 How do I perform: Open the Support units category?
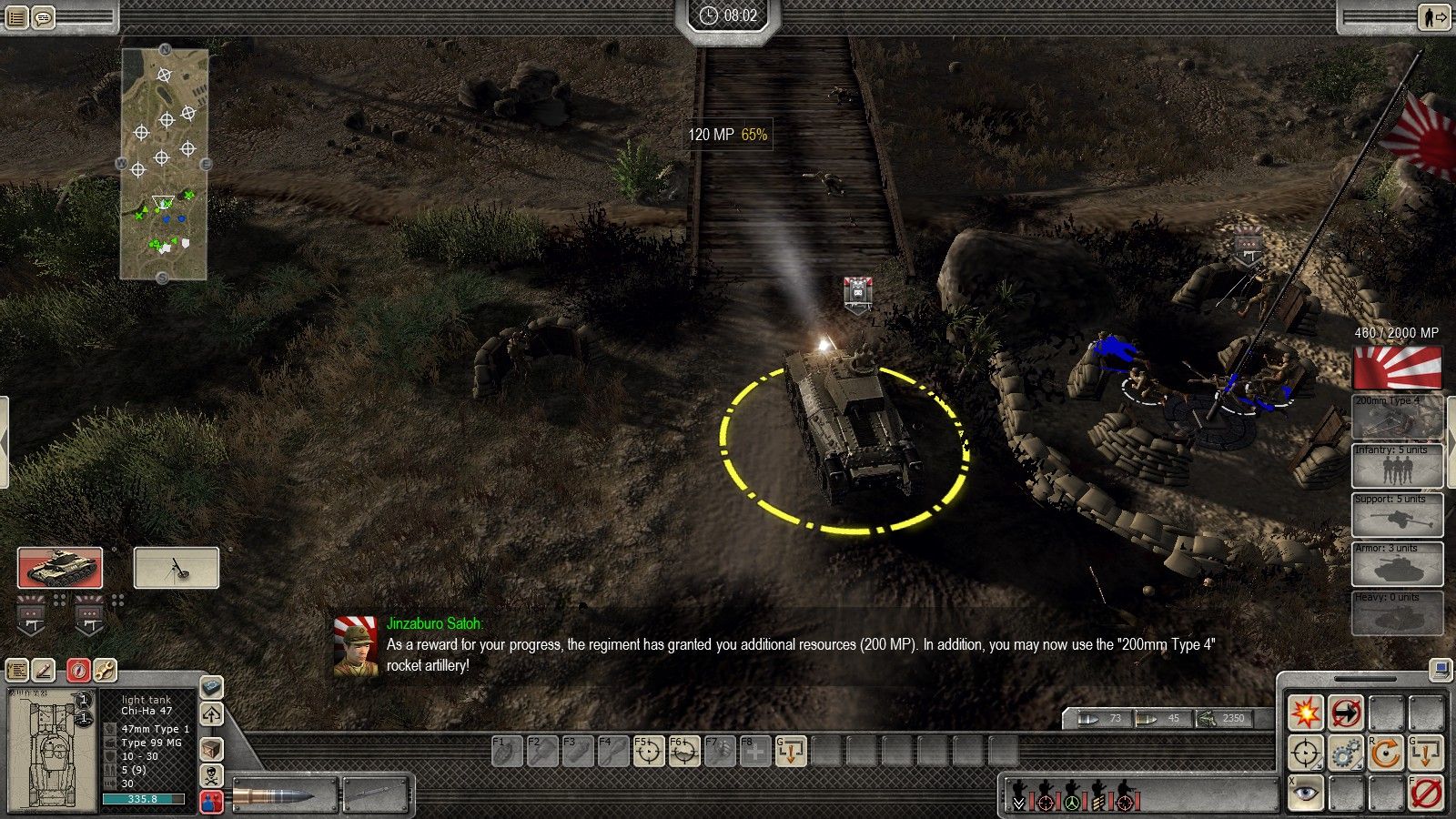click(x=1397, y=515)
